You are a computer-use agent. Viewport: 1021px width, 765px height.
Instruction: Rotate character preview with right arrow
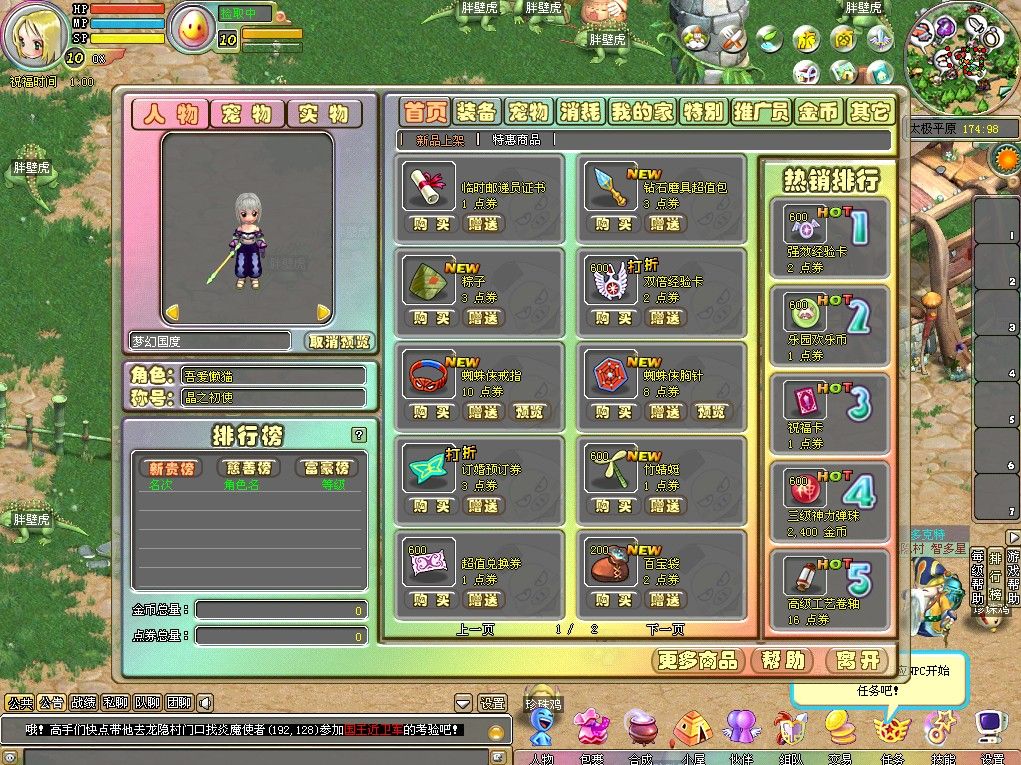tap(323, 313)
